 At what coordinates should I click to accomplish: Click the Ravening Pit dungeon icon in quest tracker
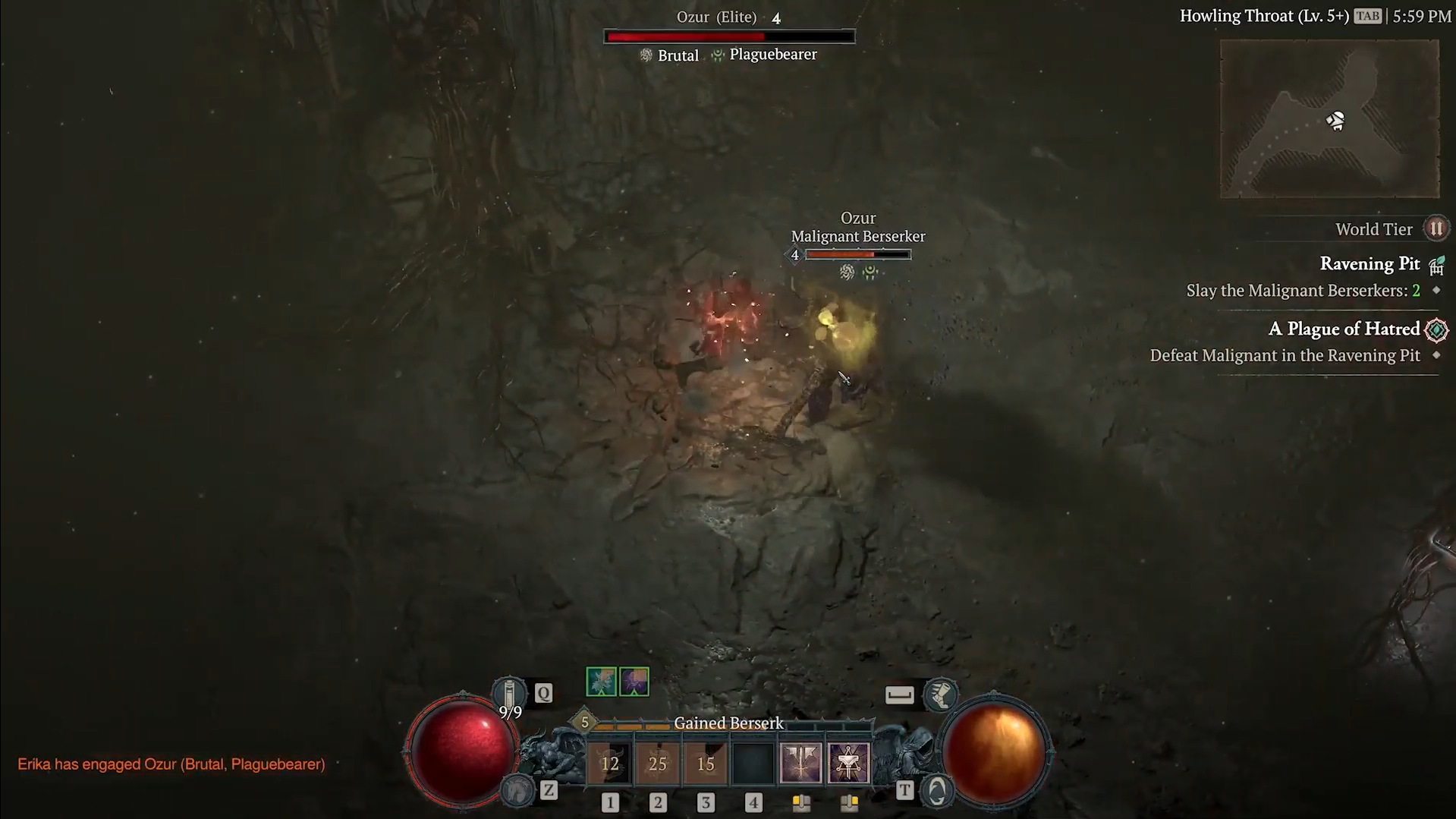click(x=1436, y=264)
